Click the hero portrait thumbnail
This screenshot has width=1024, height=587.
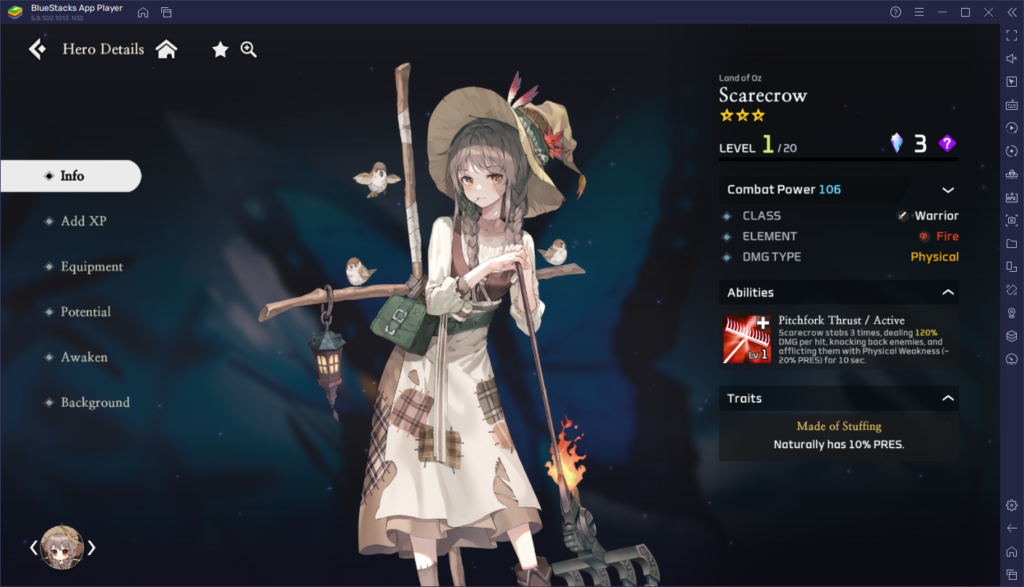[62, 547]
